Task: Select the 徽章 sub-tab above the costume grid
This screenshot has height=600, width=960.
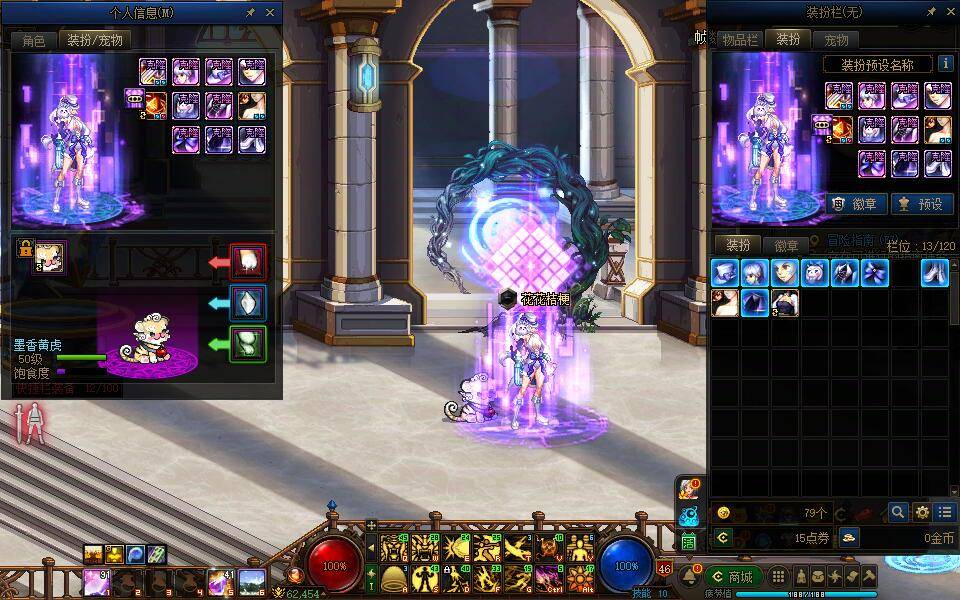Action: (x=787, y=245)
